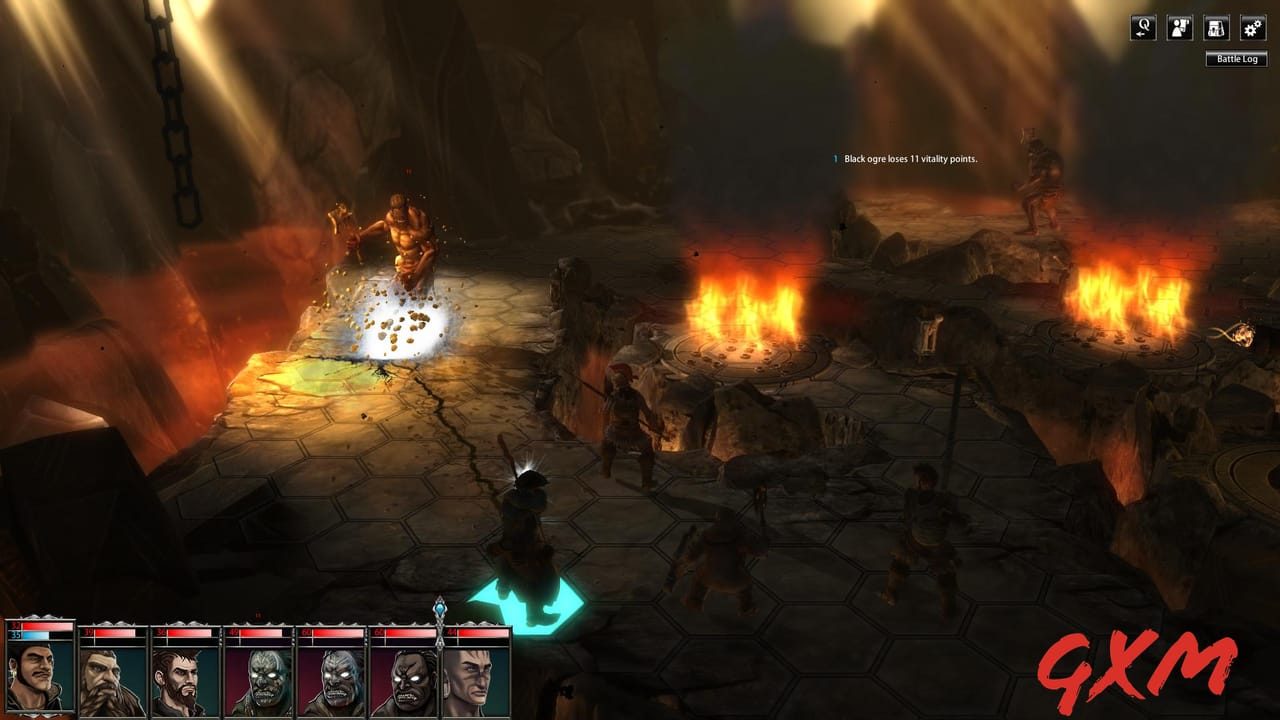This screenshot has width=1280, height=720.
Task: Toggle the Battle Log panel open
Action: pyautogui.click(x=1236, y=59)
